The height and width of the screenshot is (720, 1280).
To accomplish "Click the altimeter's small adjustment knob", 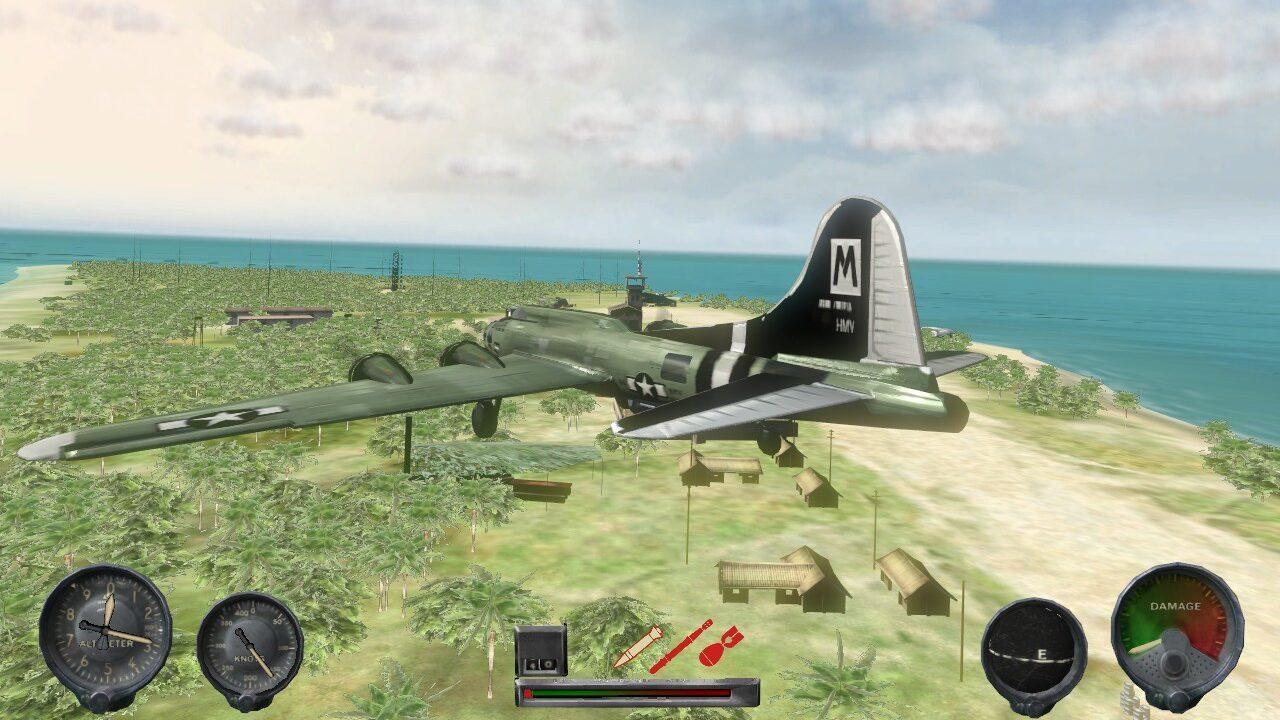I will point(100,701).
